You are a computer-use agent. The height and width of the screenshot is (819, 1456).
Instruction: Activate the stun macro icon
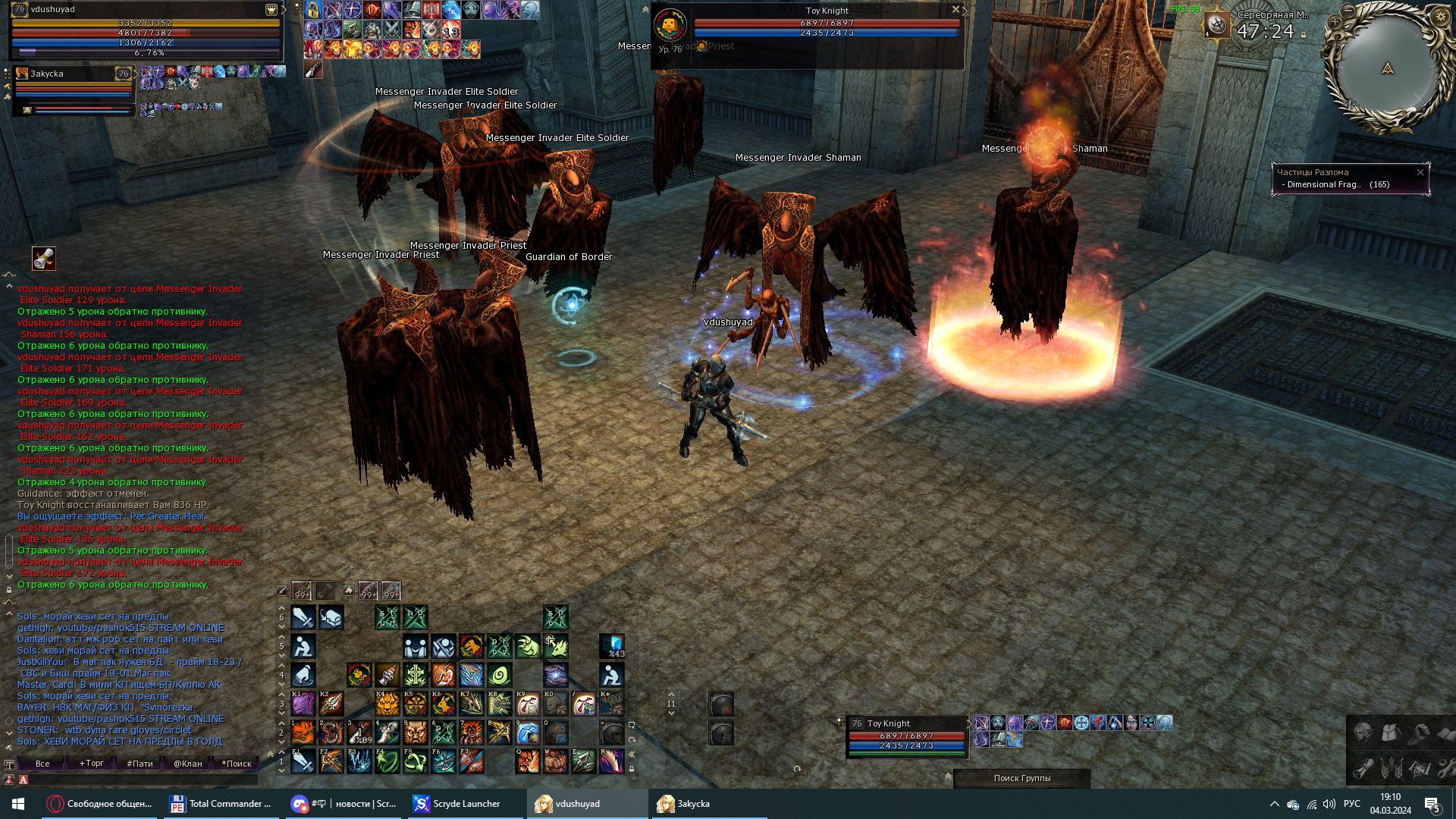click(387, 618)
